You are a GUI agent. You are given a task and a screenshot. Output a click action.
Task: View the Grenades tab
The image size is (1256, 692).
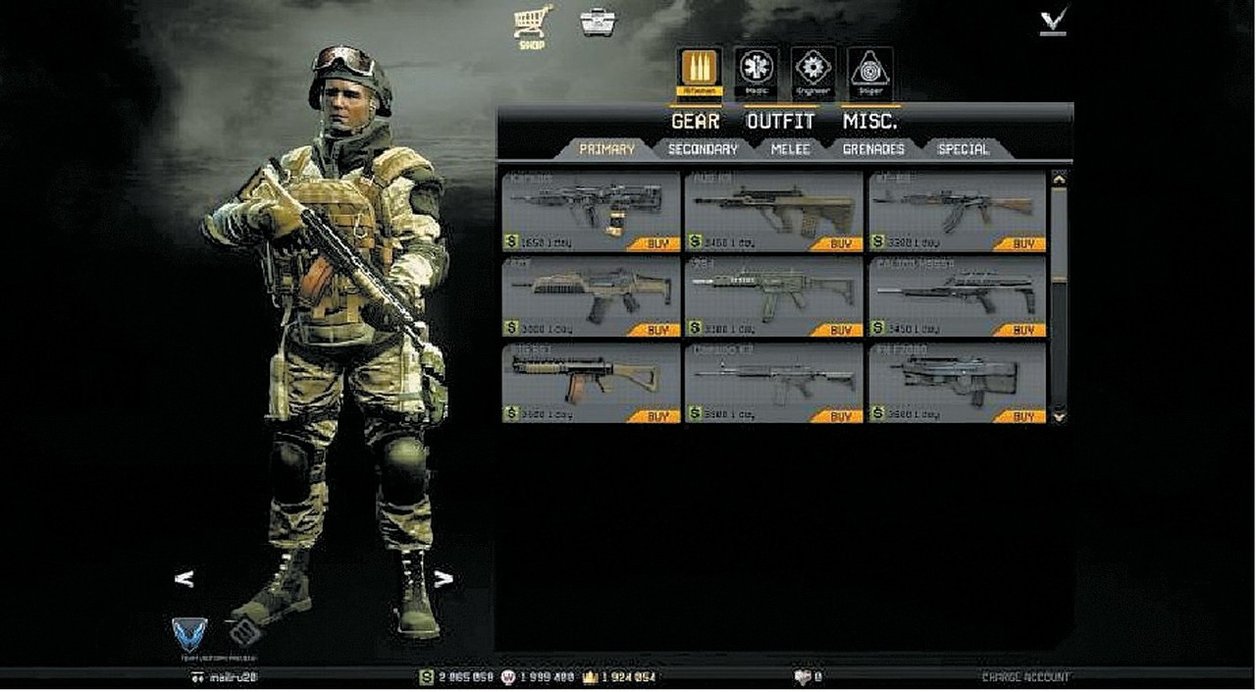(873, 149)
